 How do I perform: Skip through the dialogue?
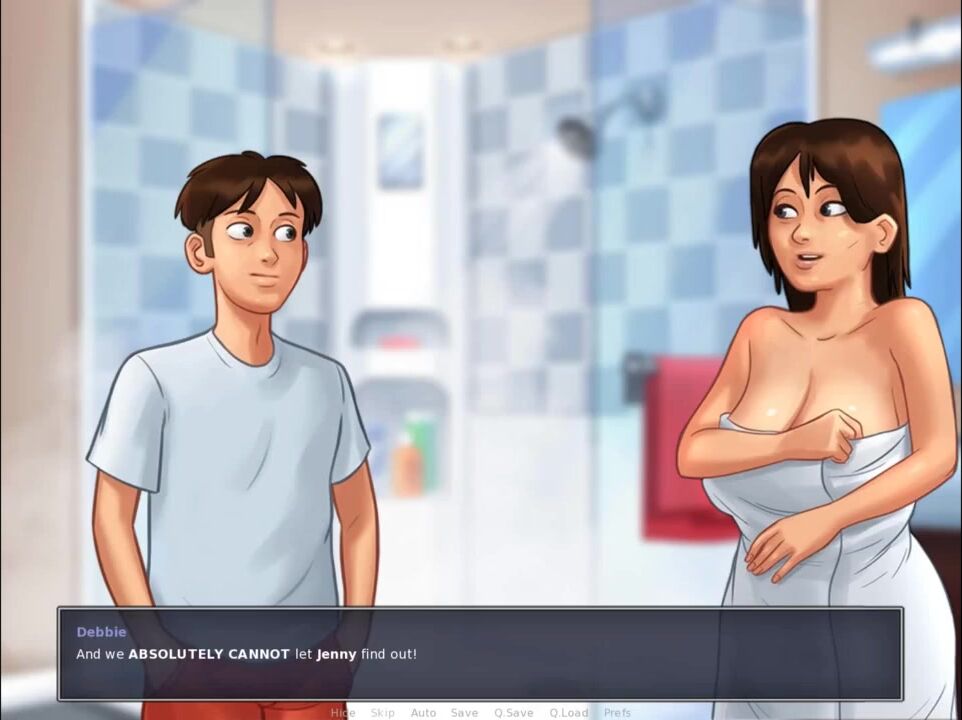[x=382, y=713]
